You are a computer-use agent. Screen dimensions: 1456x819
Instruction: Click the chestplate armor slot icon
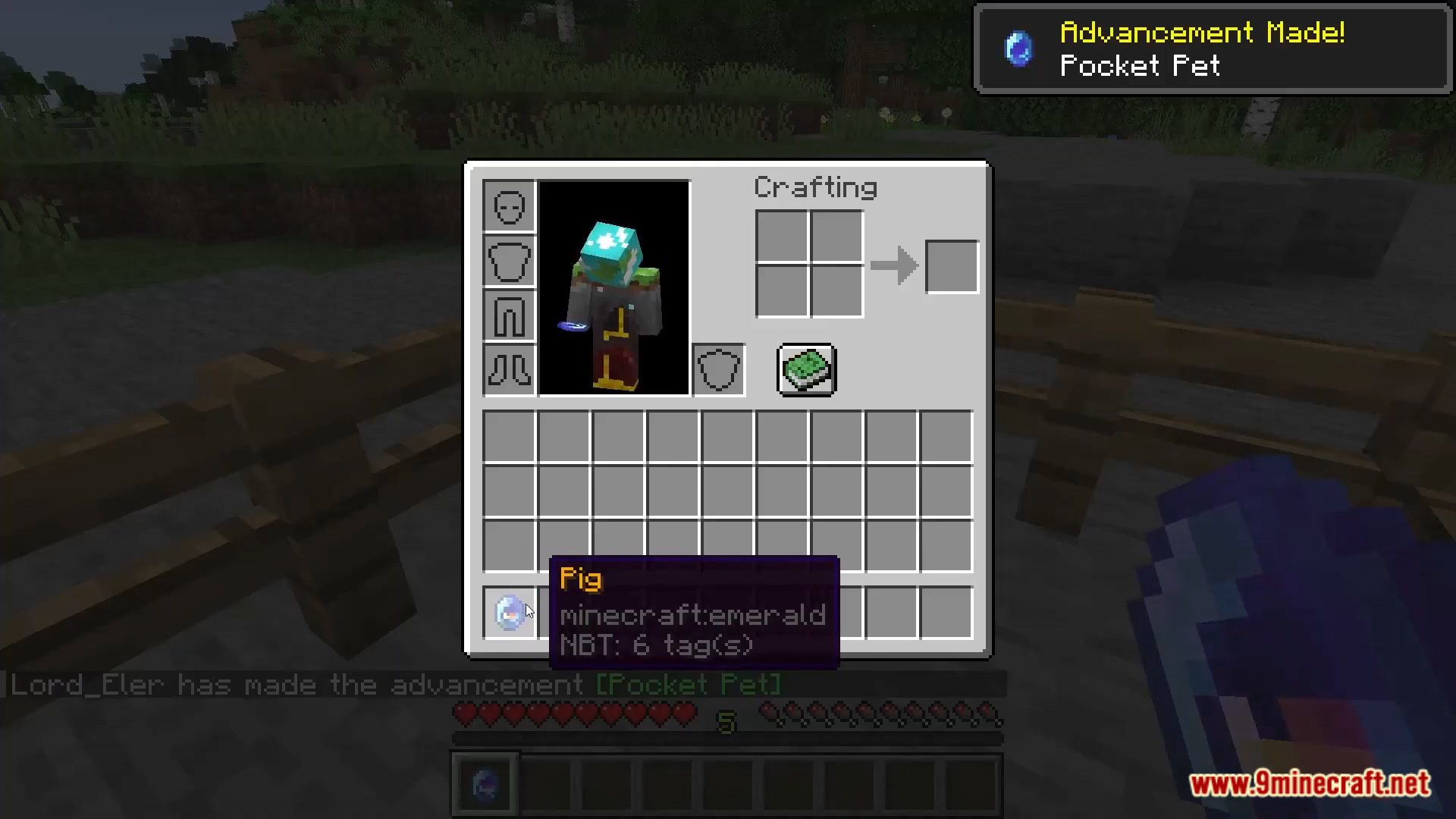click(x=508, y=260)
